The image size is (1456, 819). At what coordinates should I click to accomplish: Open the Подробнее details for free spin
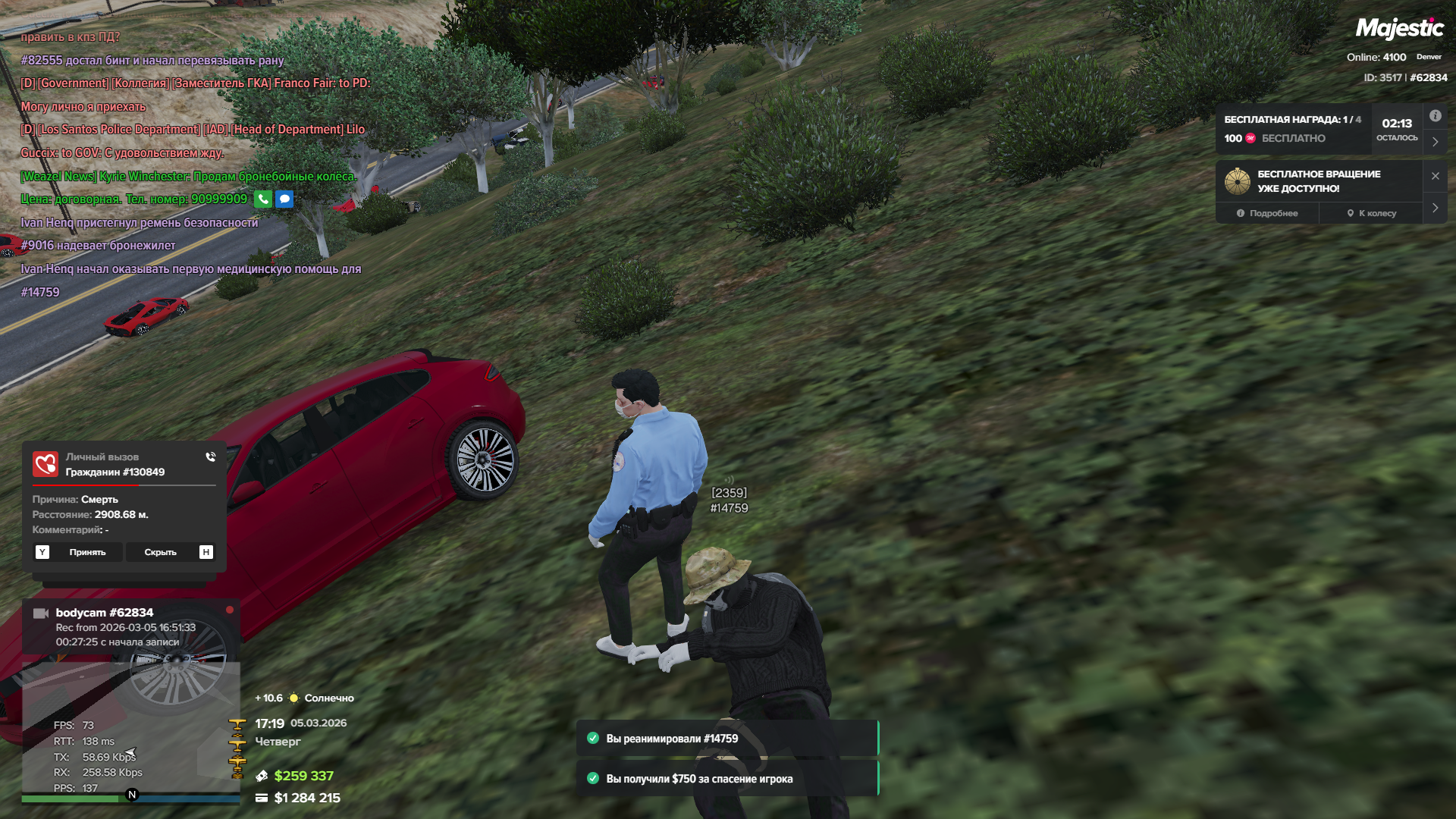[x=1267, y=213]
